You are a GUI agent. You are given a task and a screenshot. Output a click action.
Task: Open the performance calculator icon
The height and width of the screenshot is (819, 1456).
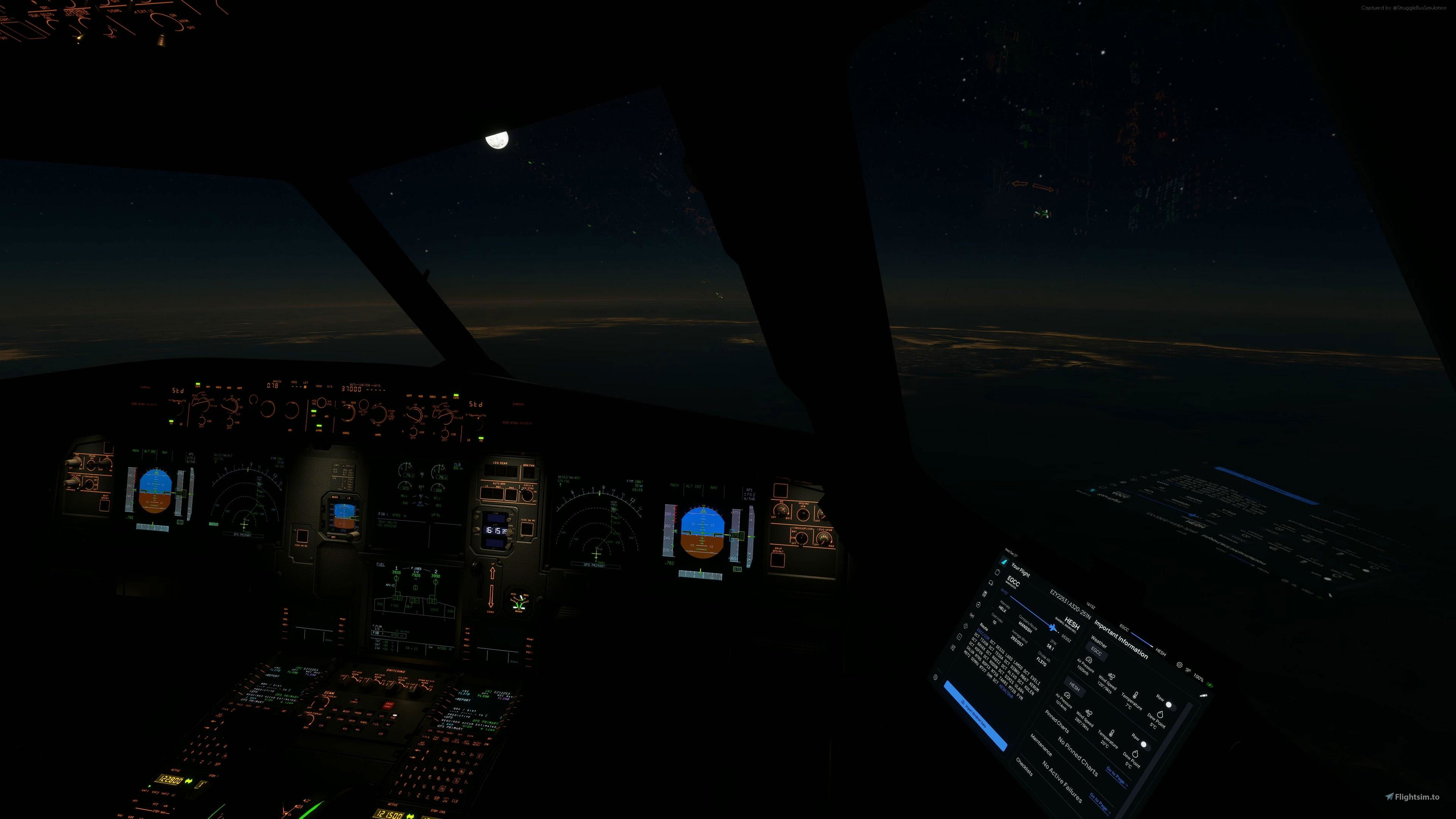pos(985,593)
